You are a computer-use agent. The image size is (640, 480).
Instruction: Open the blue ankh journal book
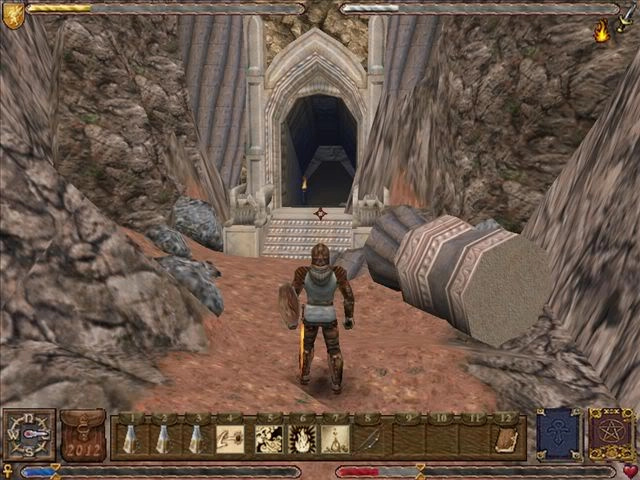(557, 434)
